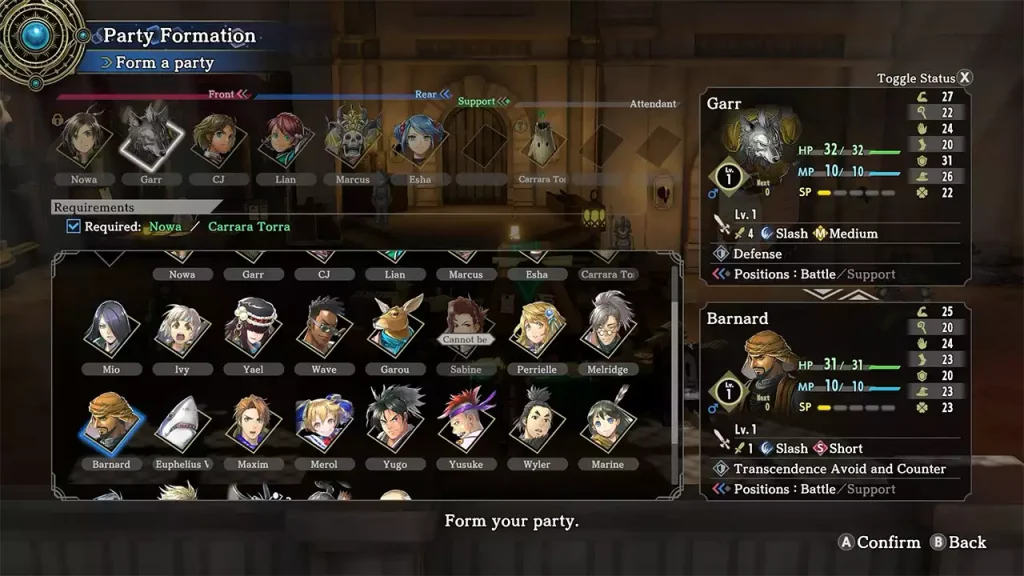
Task: Choose Marcus the skull-masked party member
Action: pos(352,139)
